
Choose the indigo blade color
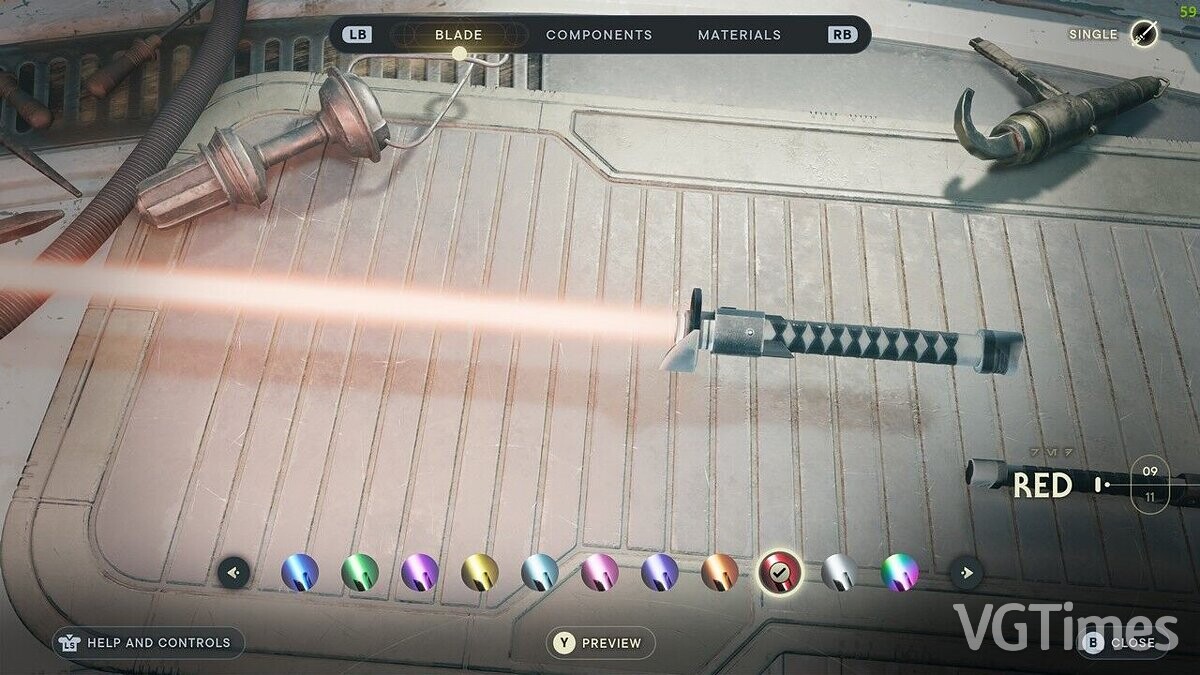point(660,572)
